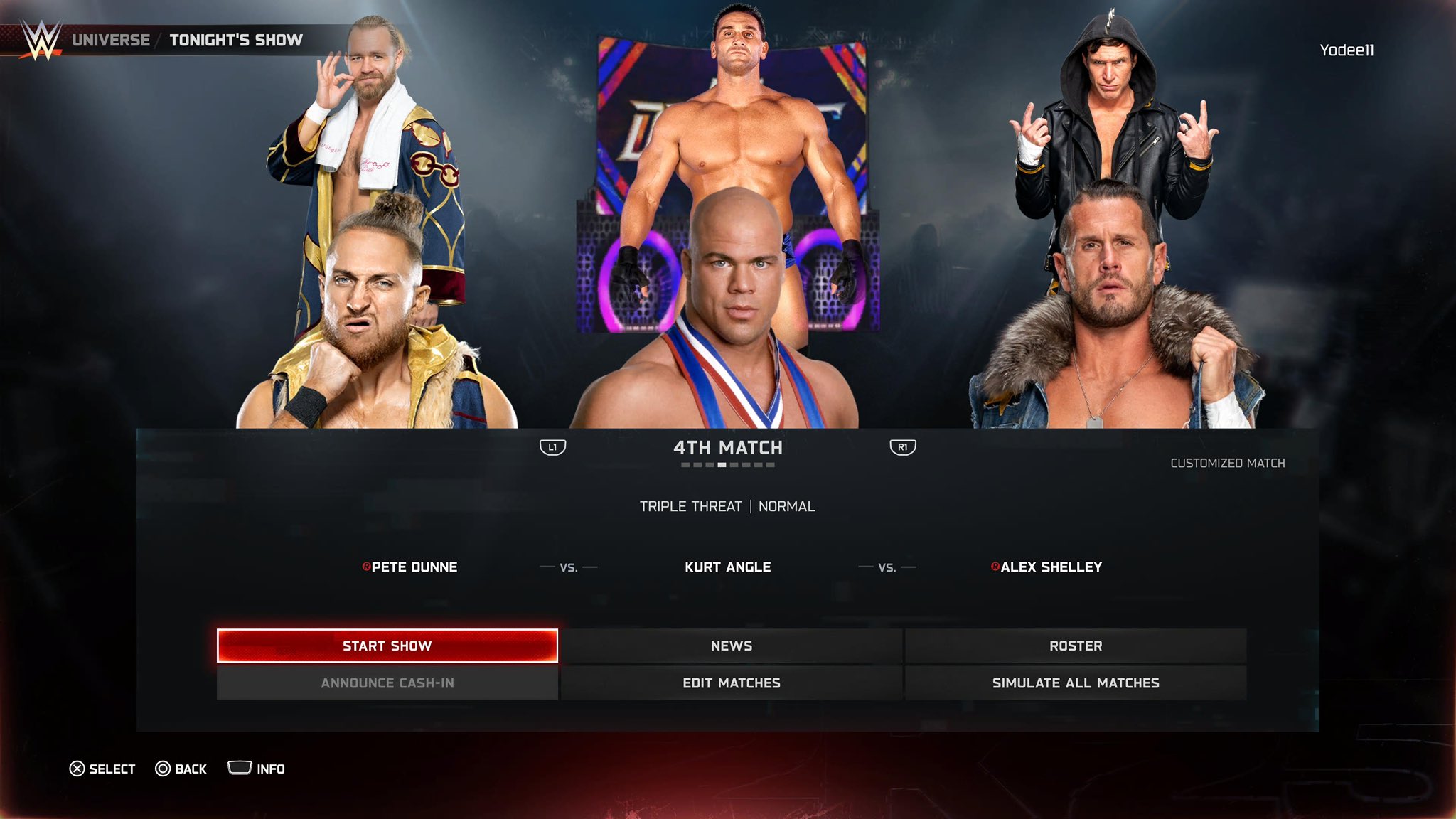
Task: Open the Roster screen
Action: tap(1075, 646)
